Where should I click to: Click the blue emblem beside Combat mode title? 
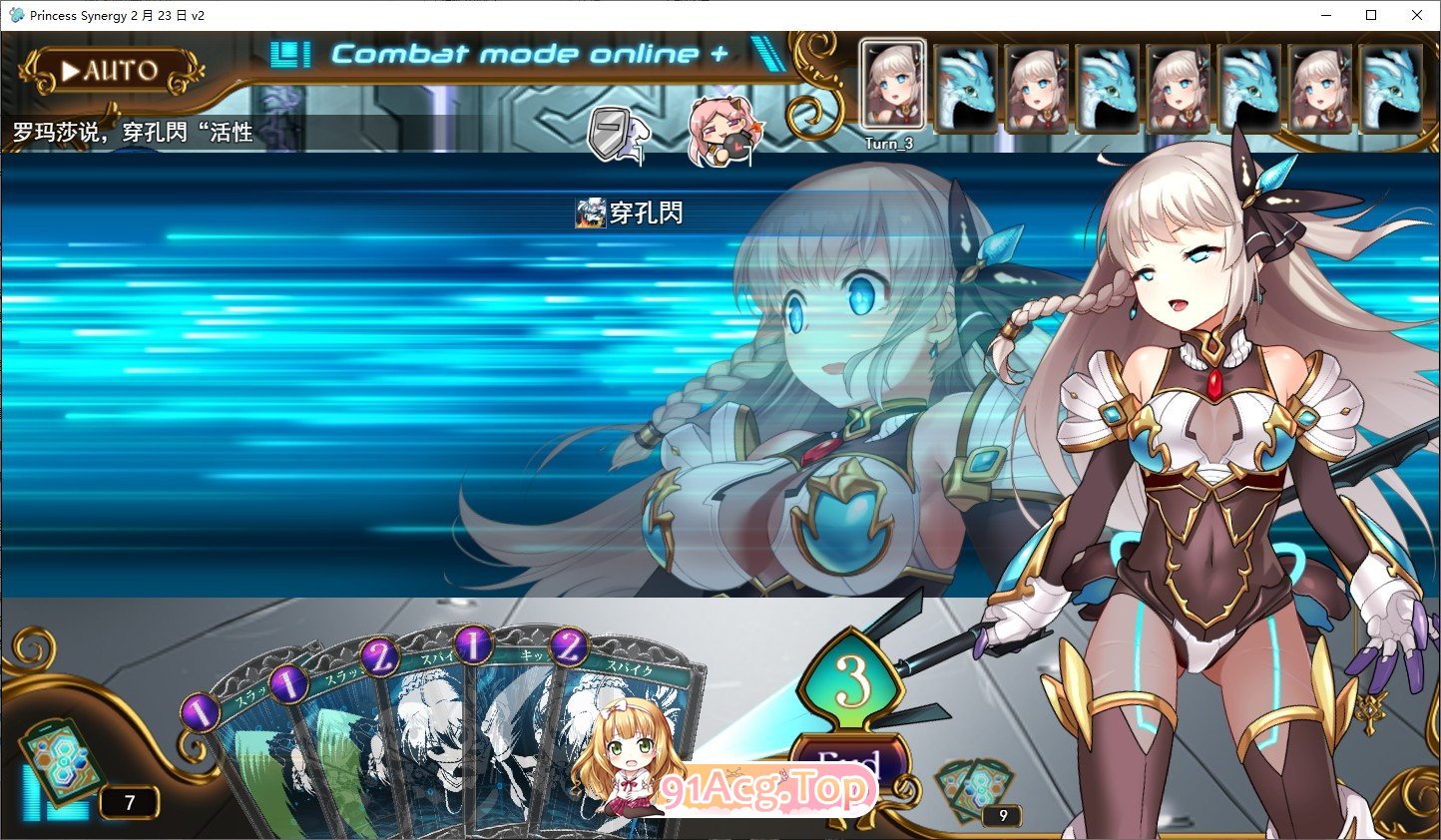[x=289, y=55]
